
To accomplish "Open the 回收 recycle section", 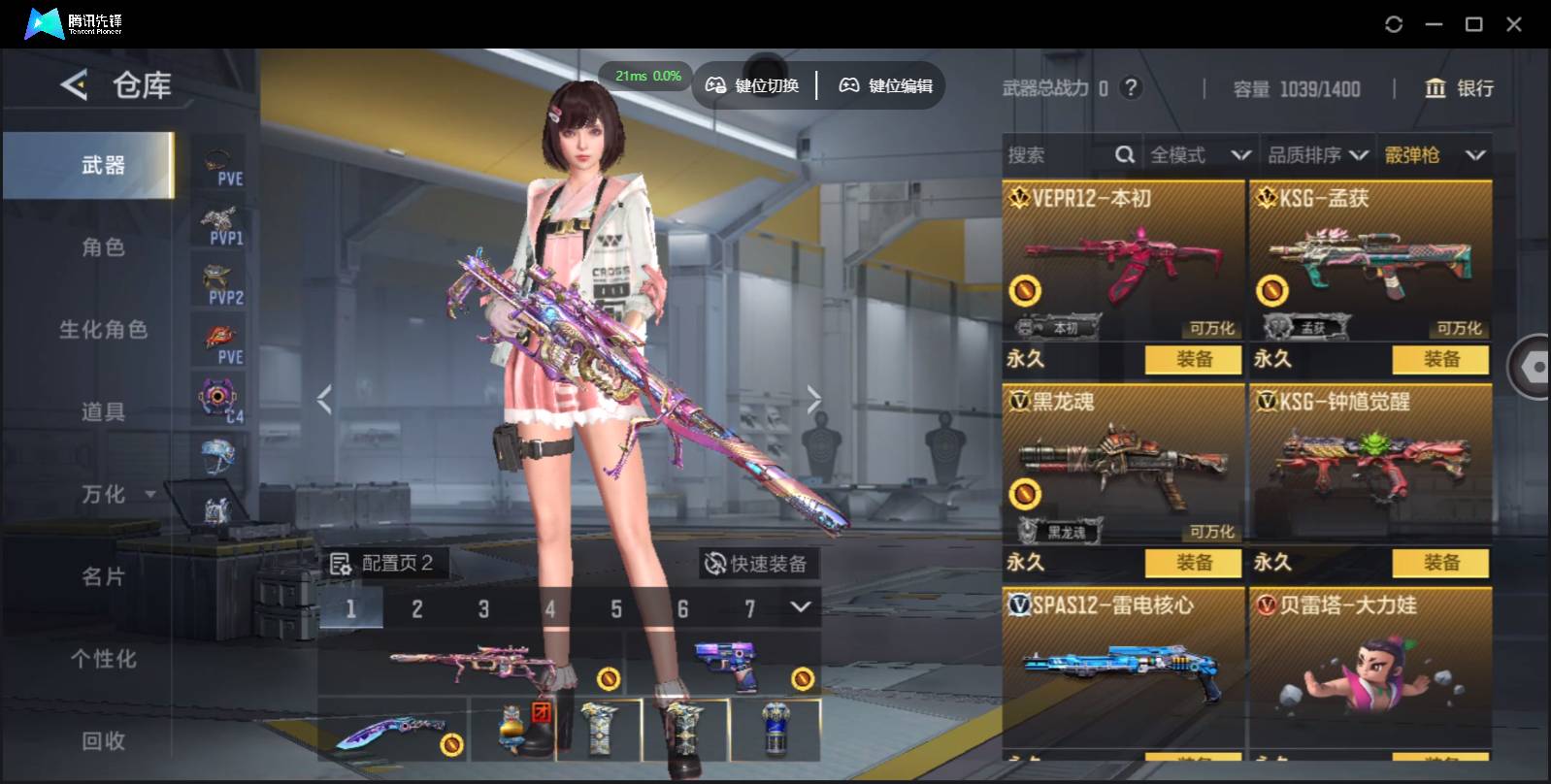I will 102,741.
